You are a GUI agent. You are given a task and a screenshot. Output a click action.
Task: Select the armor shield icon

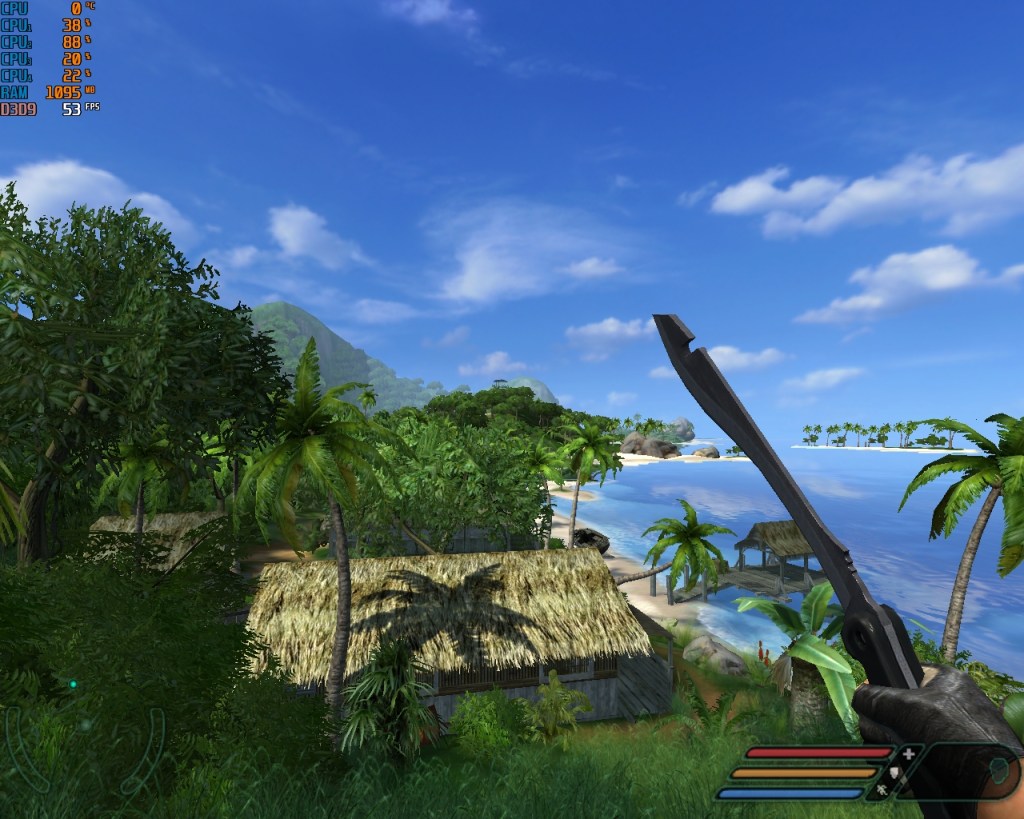point(895,772)
